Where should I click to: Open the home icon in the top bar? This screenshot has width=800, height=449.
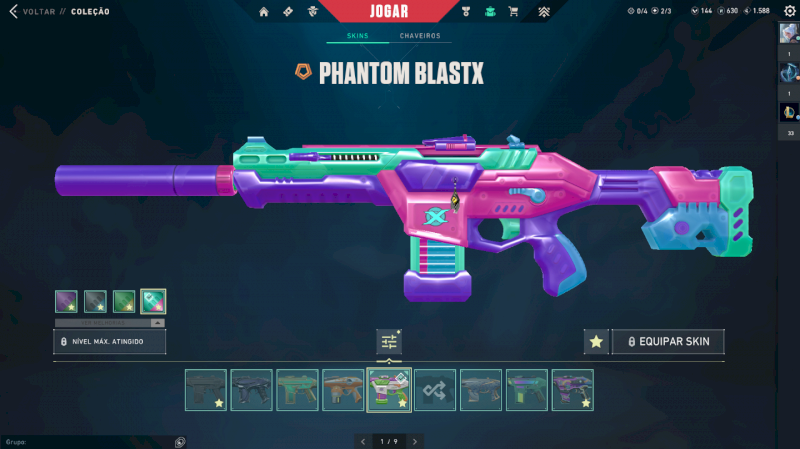coord(264,12)
